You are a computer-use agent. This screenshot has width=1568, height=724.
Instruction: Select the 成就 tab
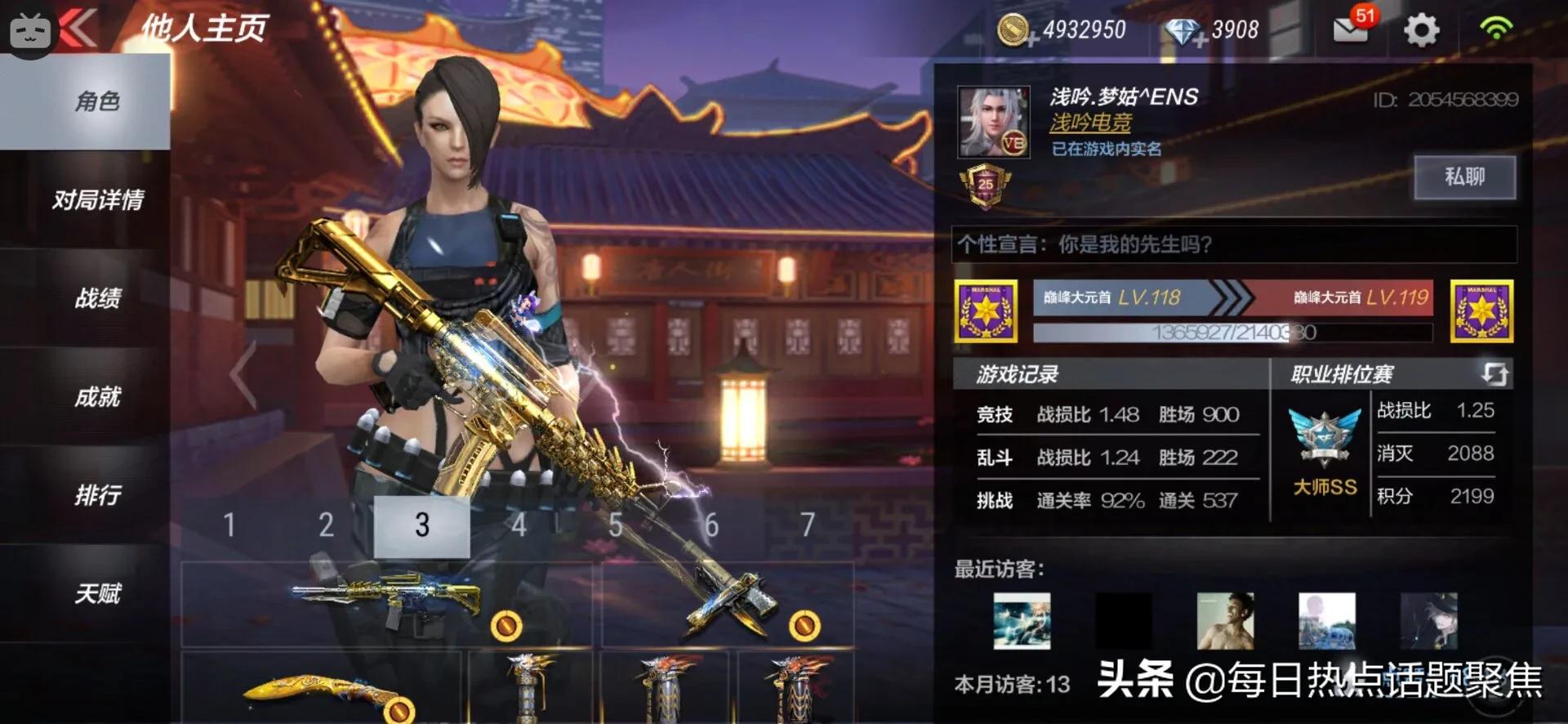click(x=98, y=397)
